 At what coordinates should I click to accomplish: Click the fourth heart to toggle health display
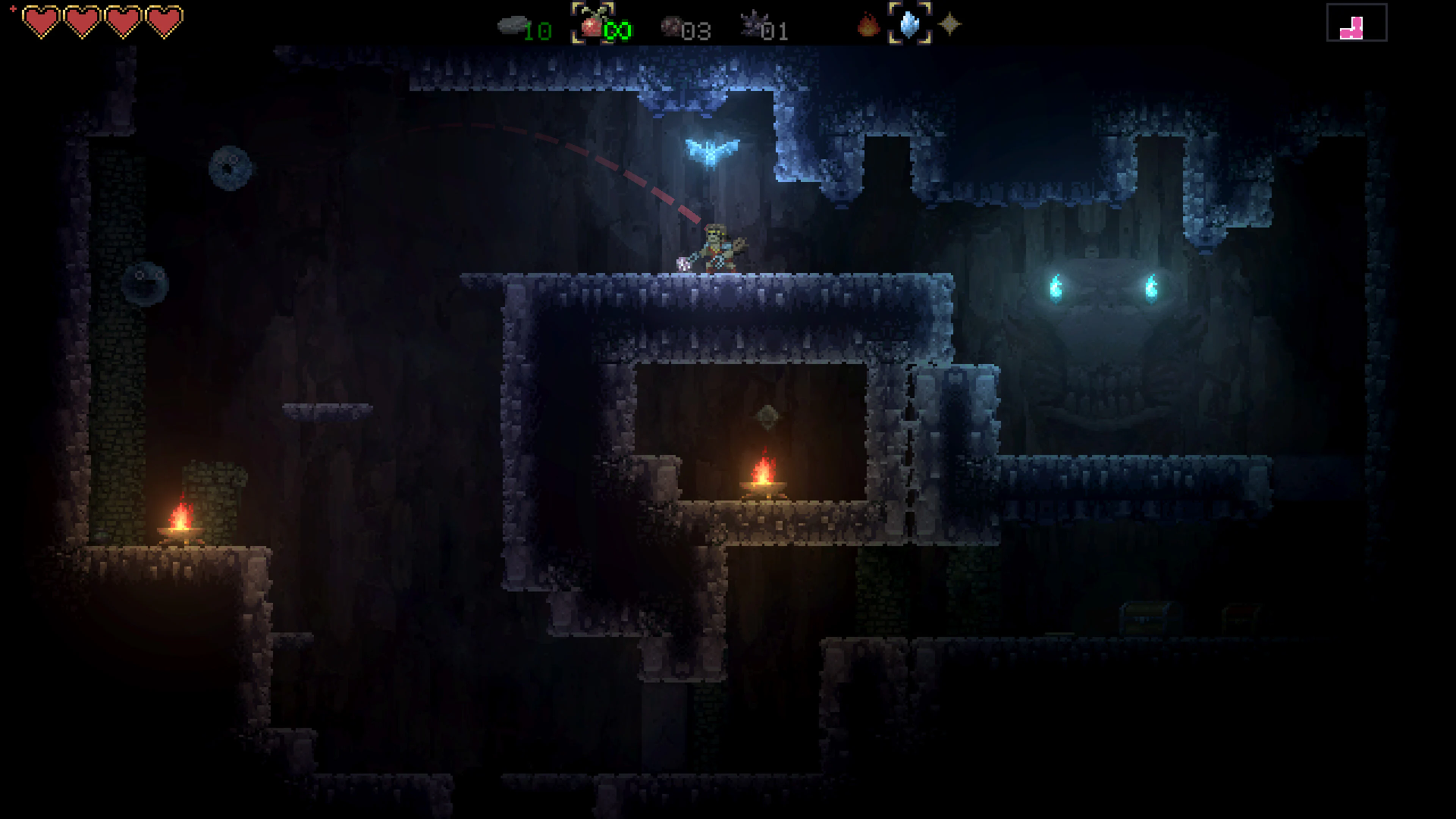click(164, 23)
